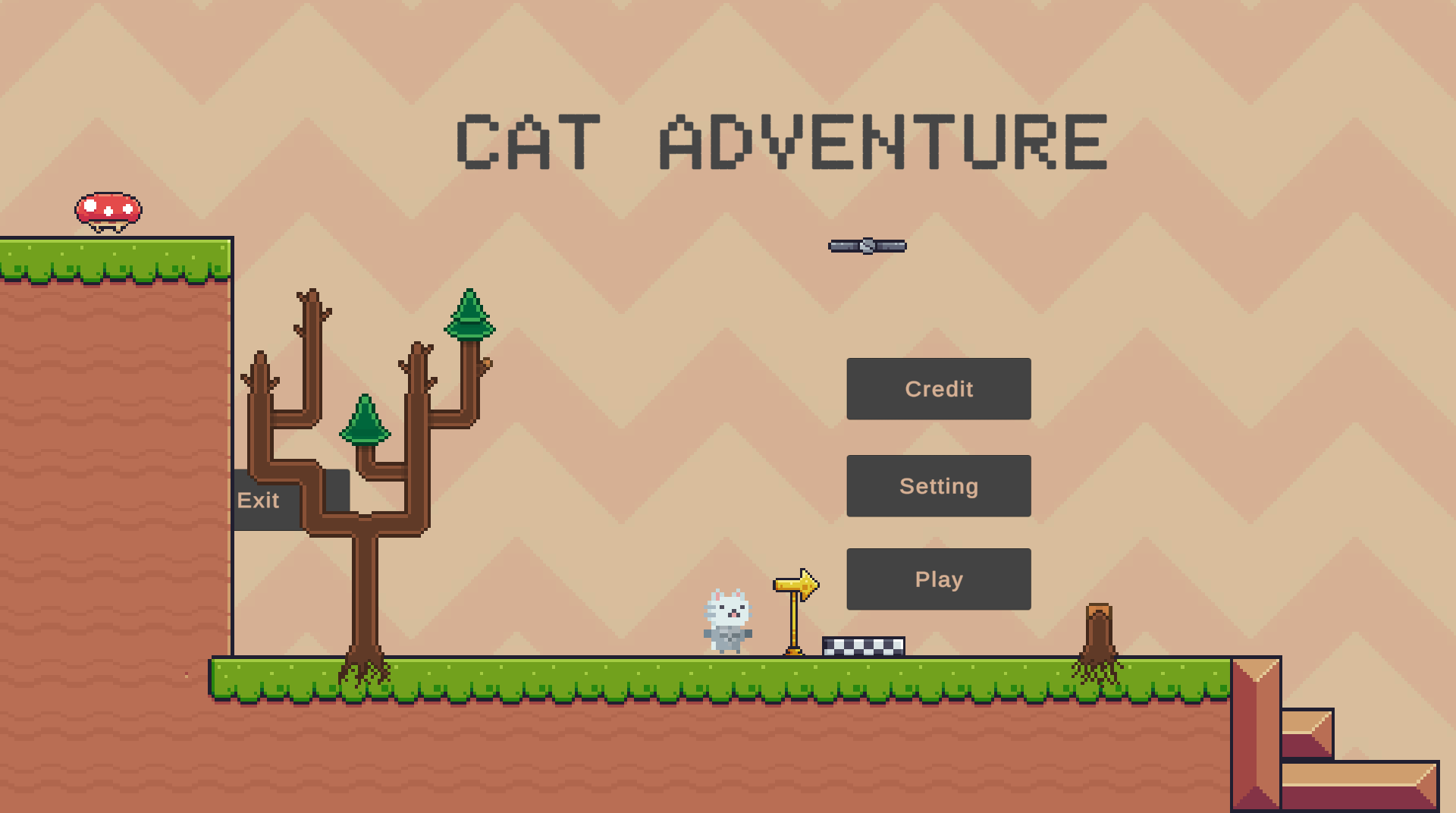Select the red mushroom enemy on the cliff
The height and width of the screenshot is (813, 1456).
click(x=108, y=209)
